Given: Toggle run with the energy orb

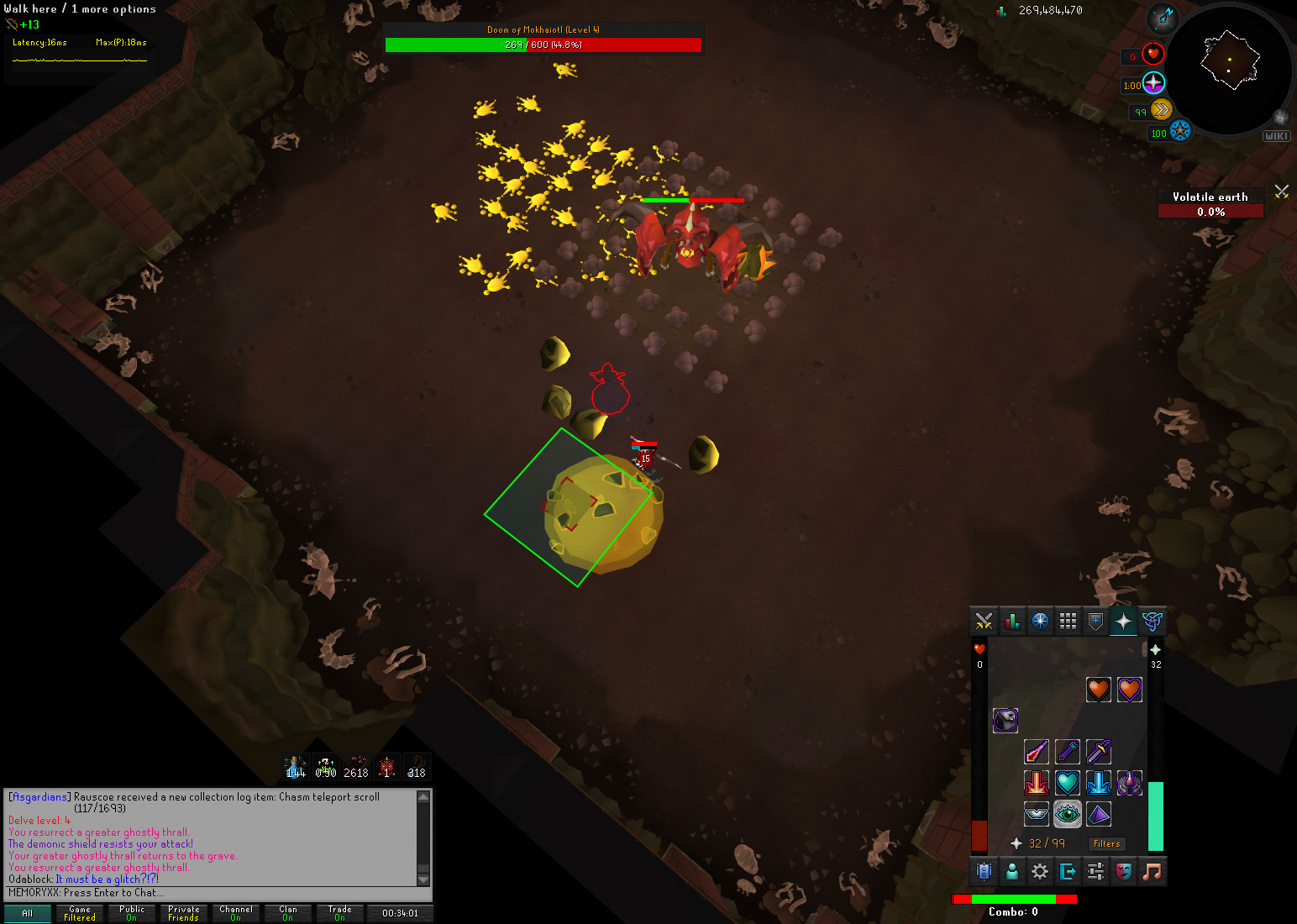Looking at the screenshot, I should [x=1161, y=109].
